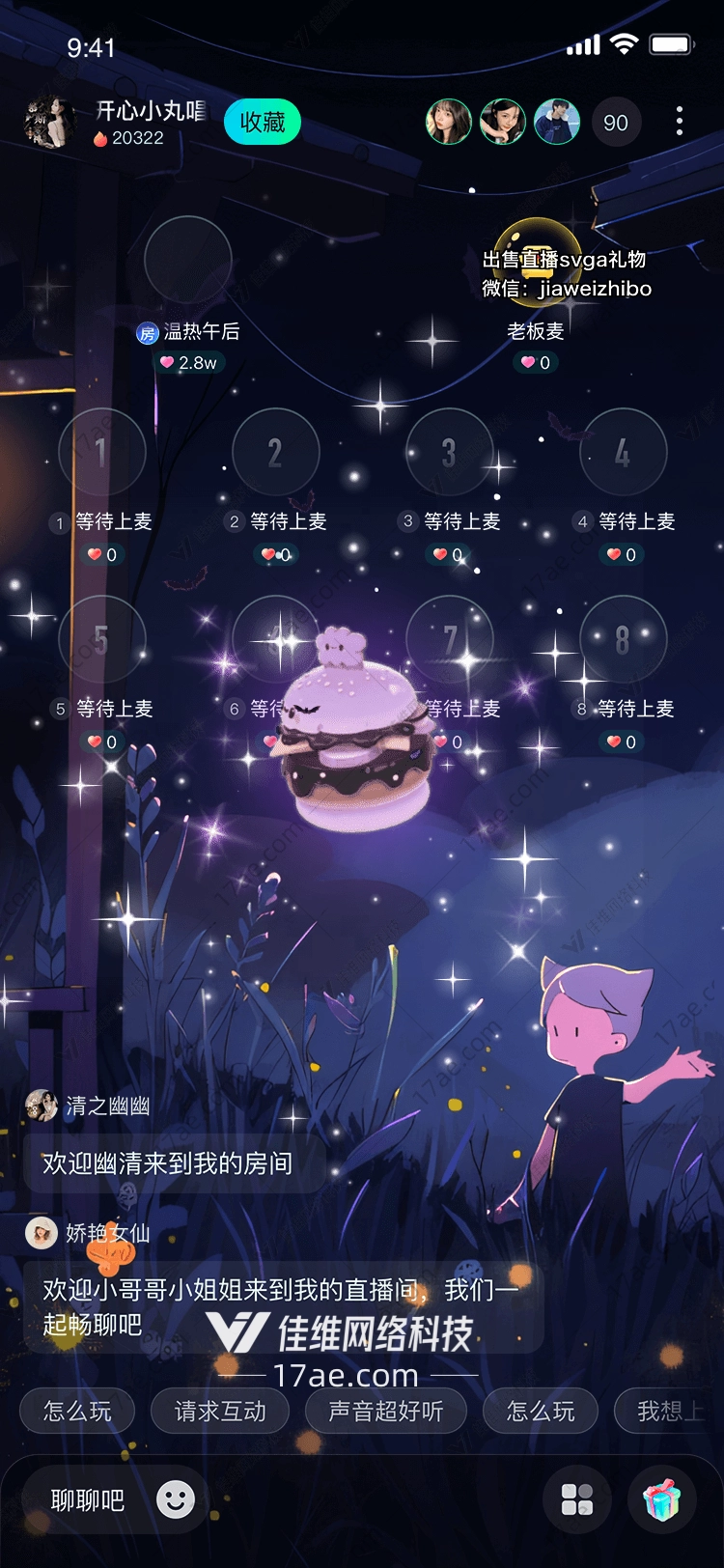Send the 请求互动 quick reply
Screen dimensions: 724x1568
pos(220,1412)
